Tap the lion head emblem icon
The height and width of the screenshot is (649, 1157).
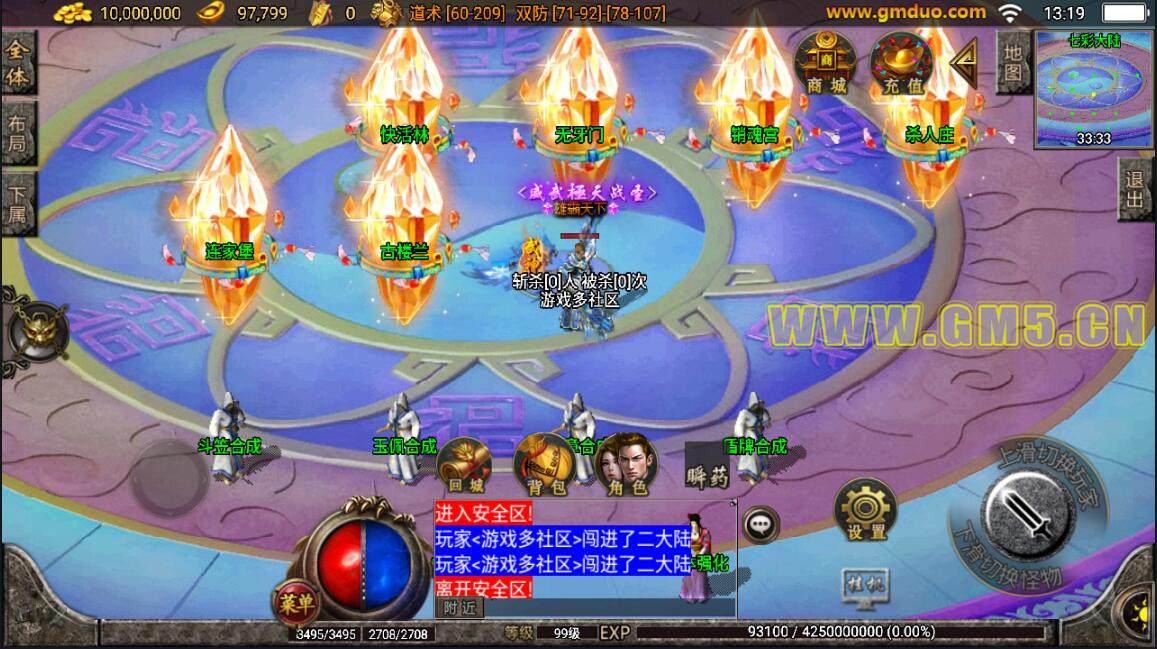(x=38, y=331)
